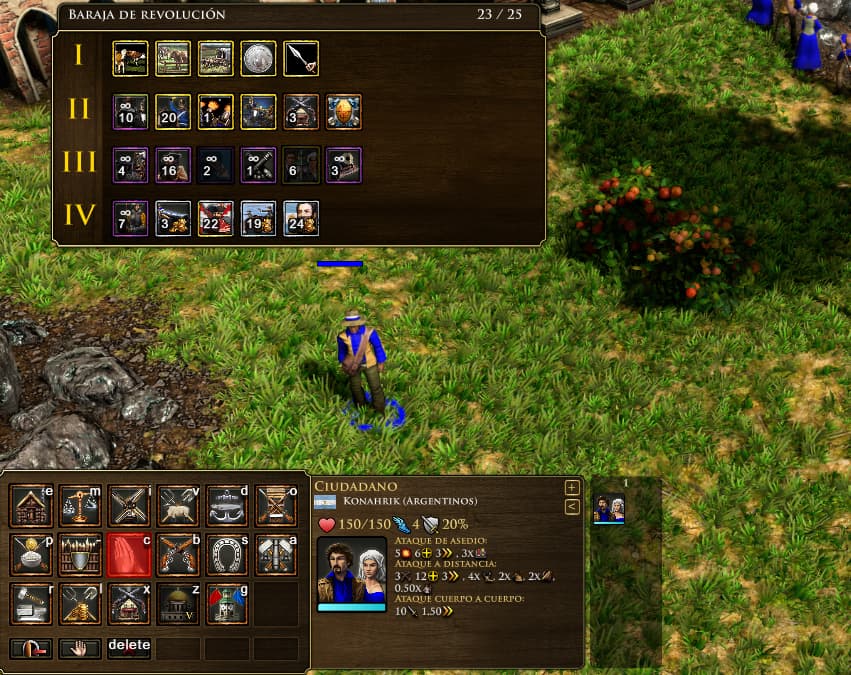The height and width of the screenshot is (675, 851).
Task: Collapse the unit panel with the arrow button
Action: 572,507
